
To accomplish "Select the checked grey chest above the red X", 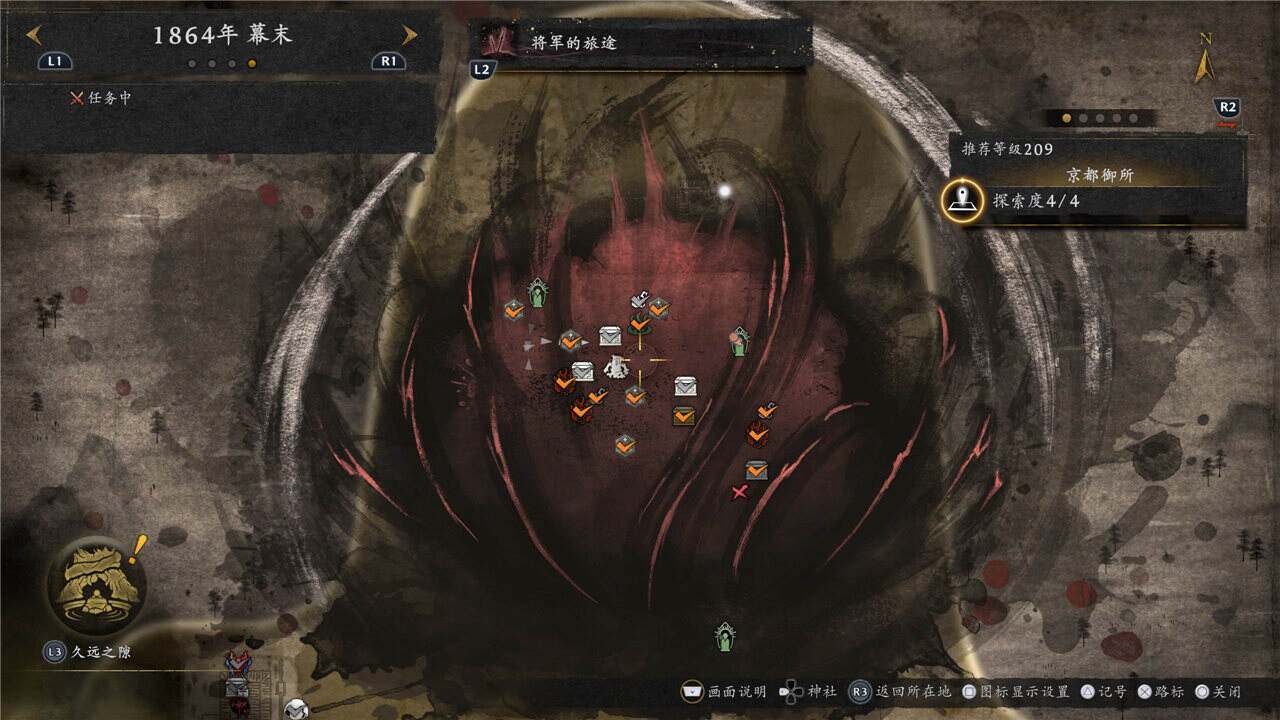I will [757, 470].
